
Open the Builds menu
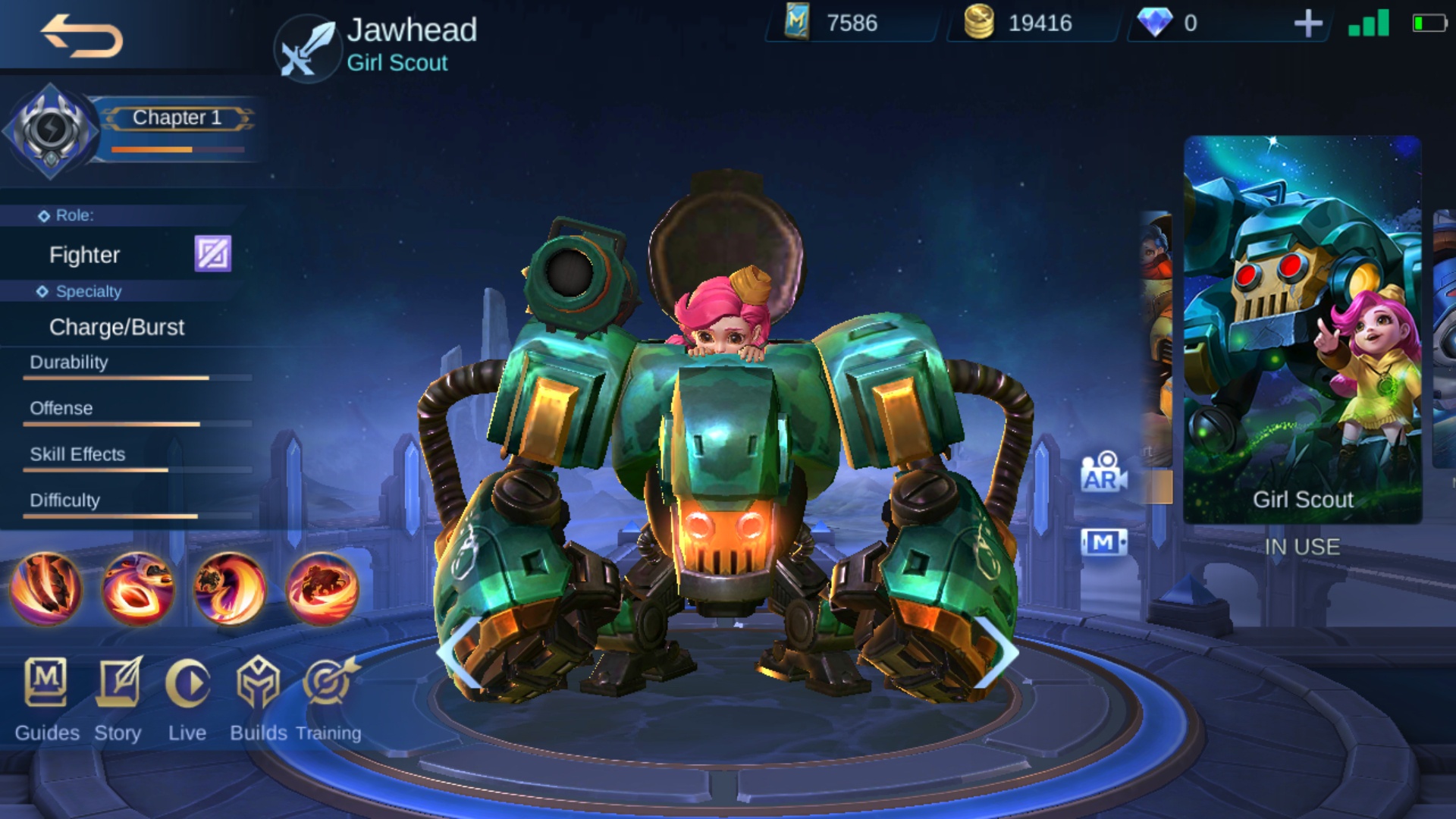[259, 694]
